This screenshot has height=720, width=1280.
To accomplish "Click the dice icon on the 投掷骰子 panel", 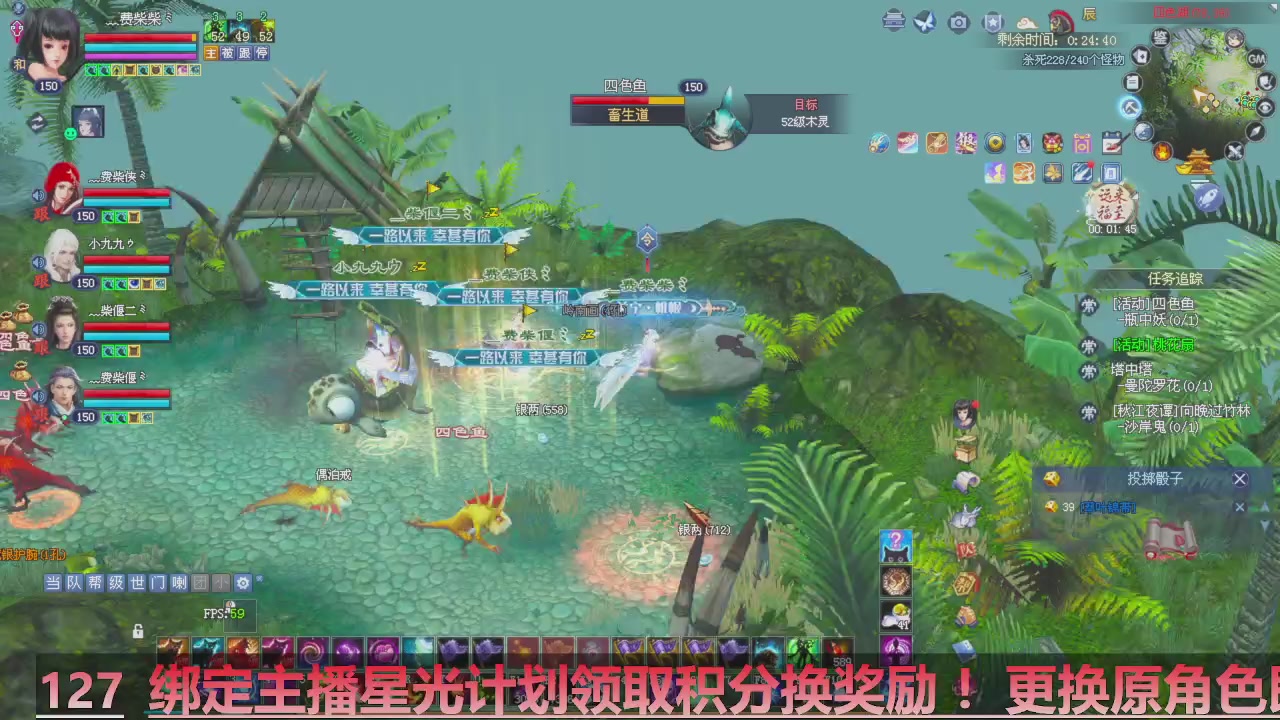I will click(x=1052, y=479).
